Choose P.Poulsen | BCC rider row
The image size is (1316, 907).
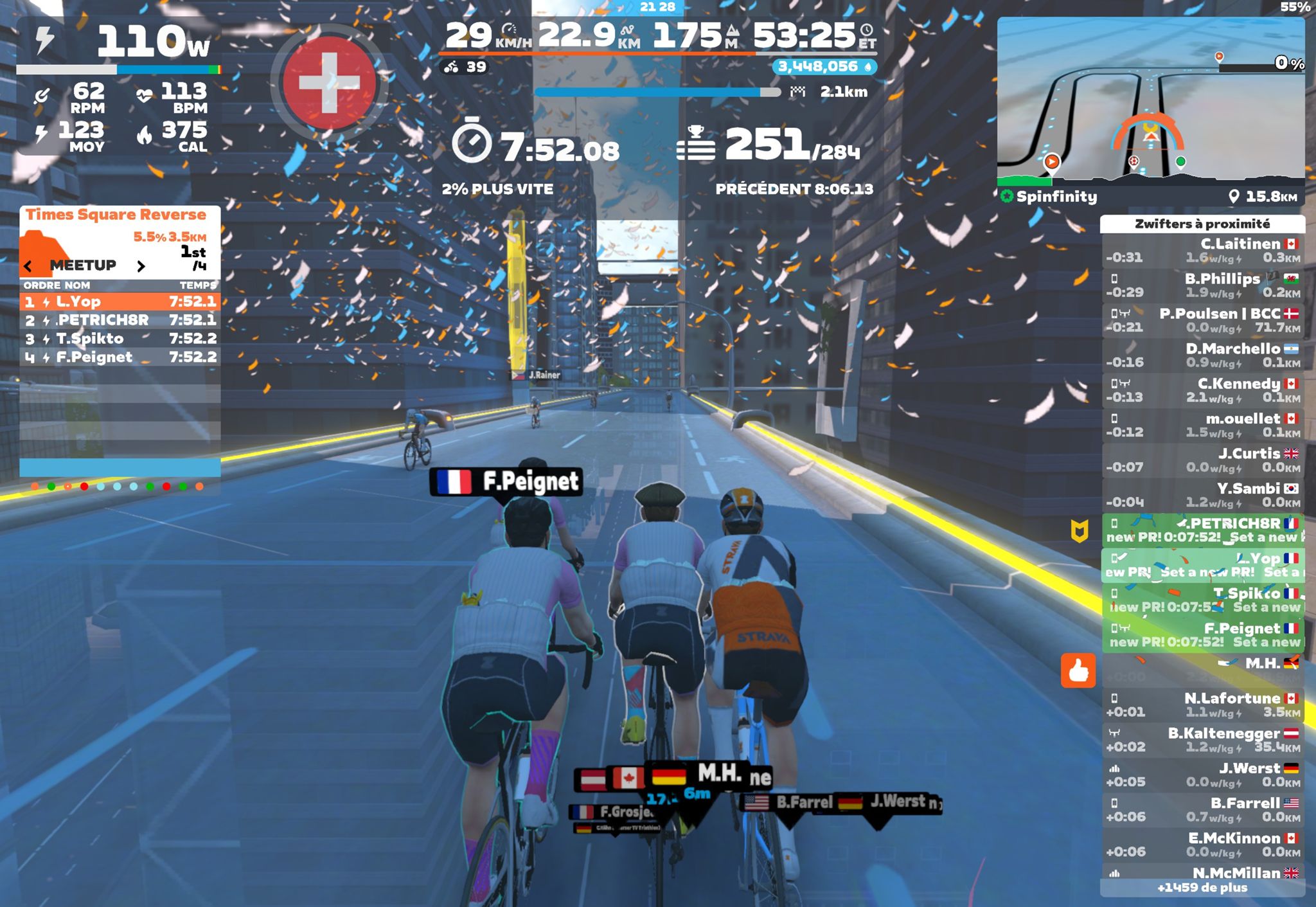coord(1202,320)
